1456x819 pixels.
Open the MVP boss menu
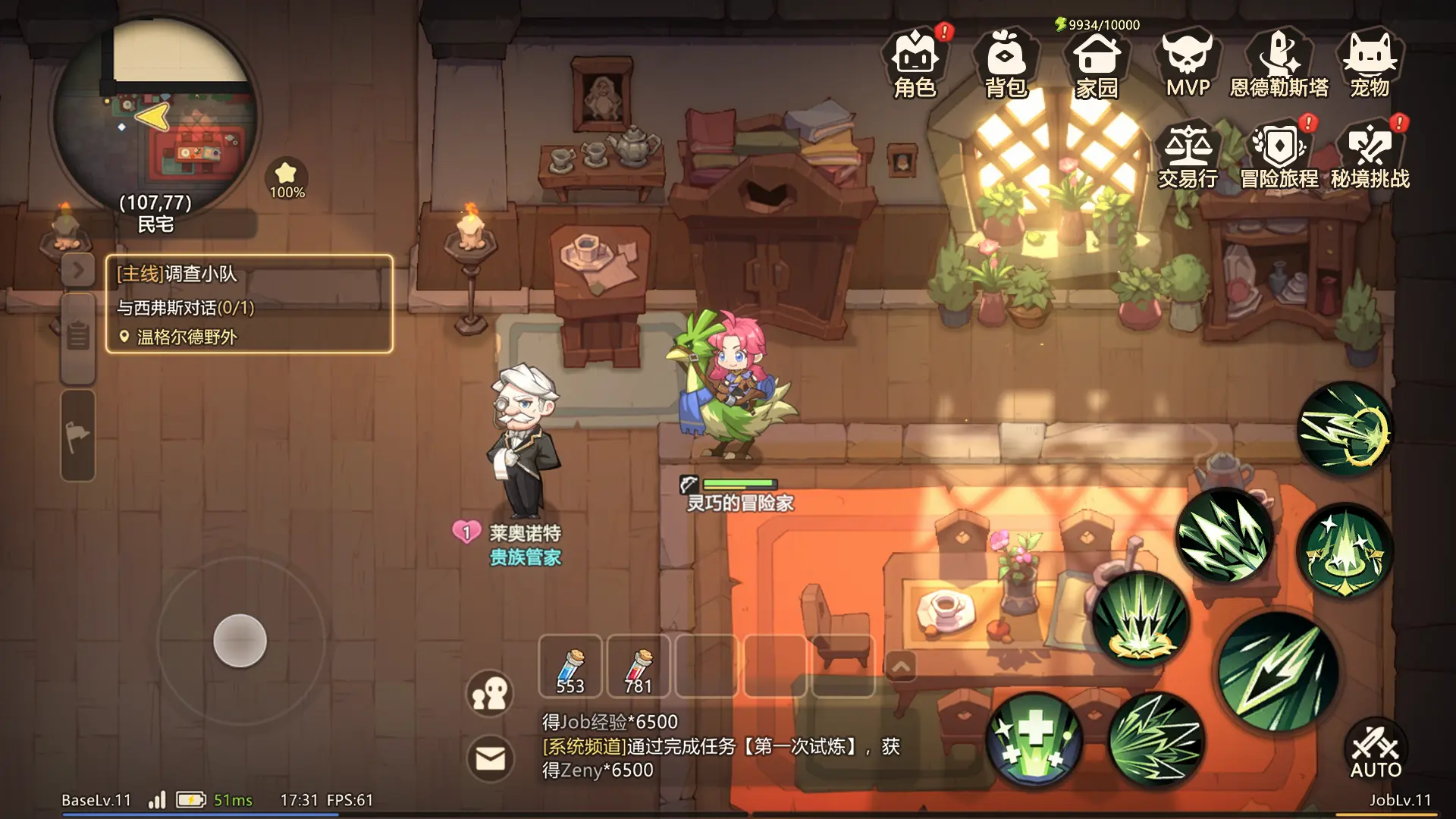click(x=1188, y=64)
